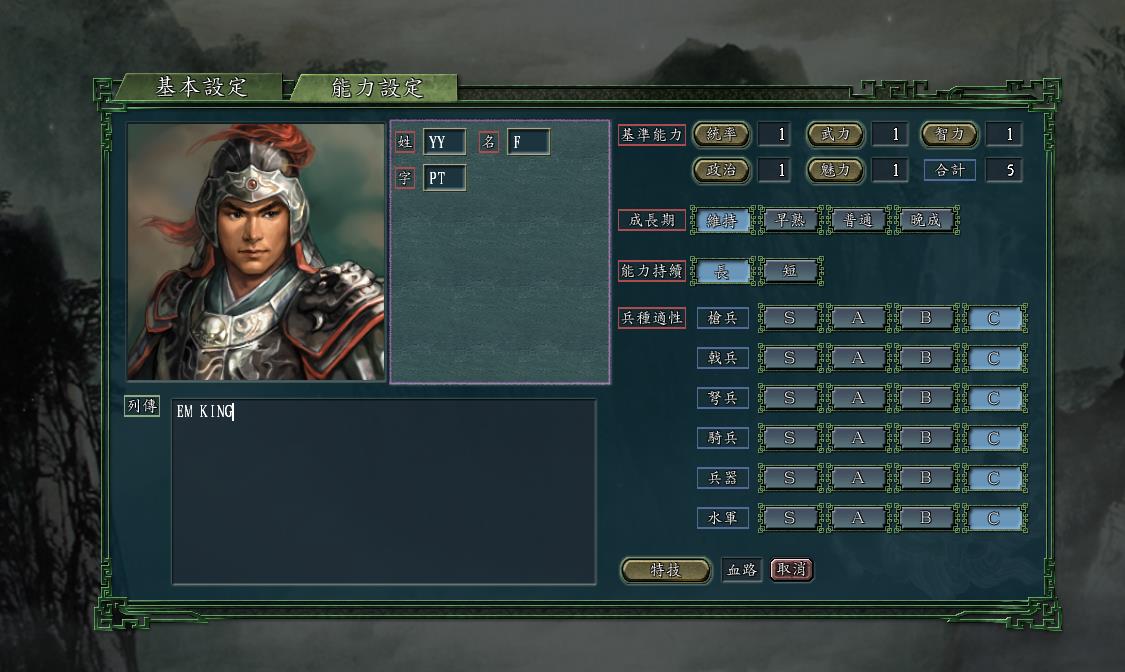Viewport: 1125px width, 672px height.
Task: Choose the 智力 stat button
Action: [948, 134]
